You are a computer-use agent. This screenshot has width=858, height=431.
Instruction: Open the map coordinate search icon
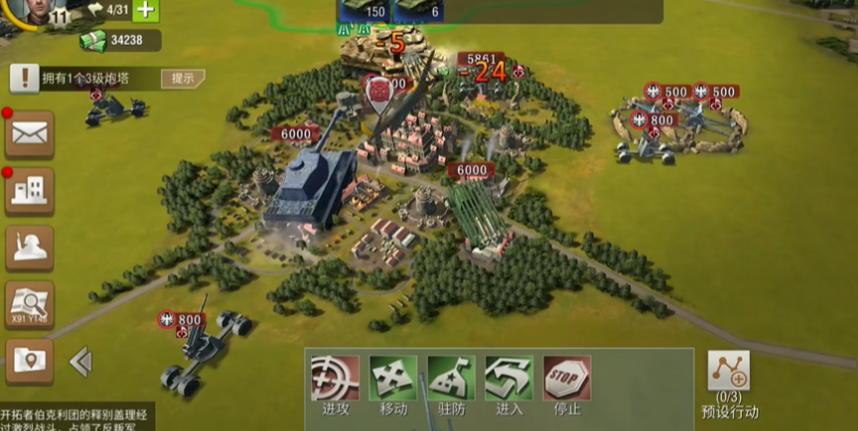click(29, 304)
